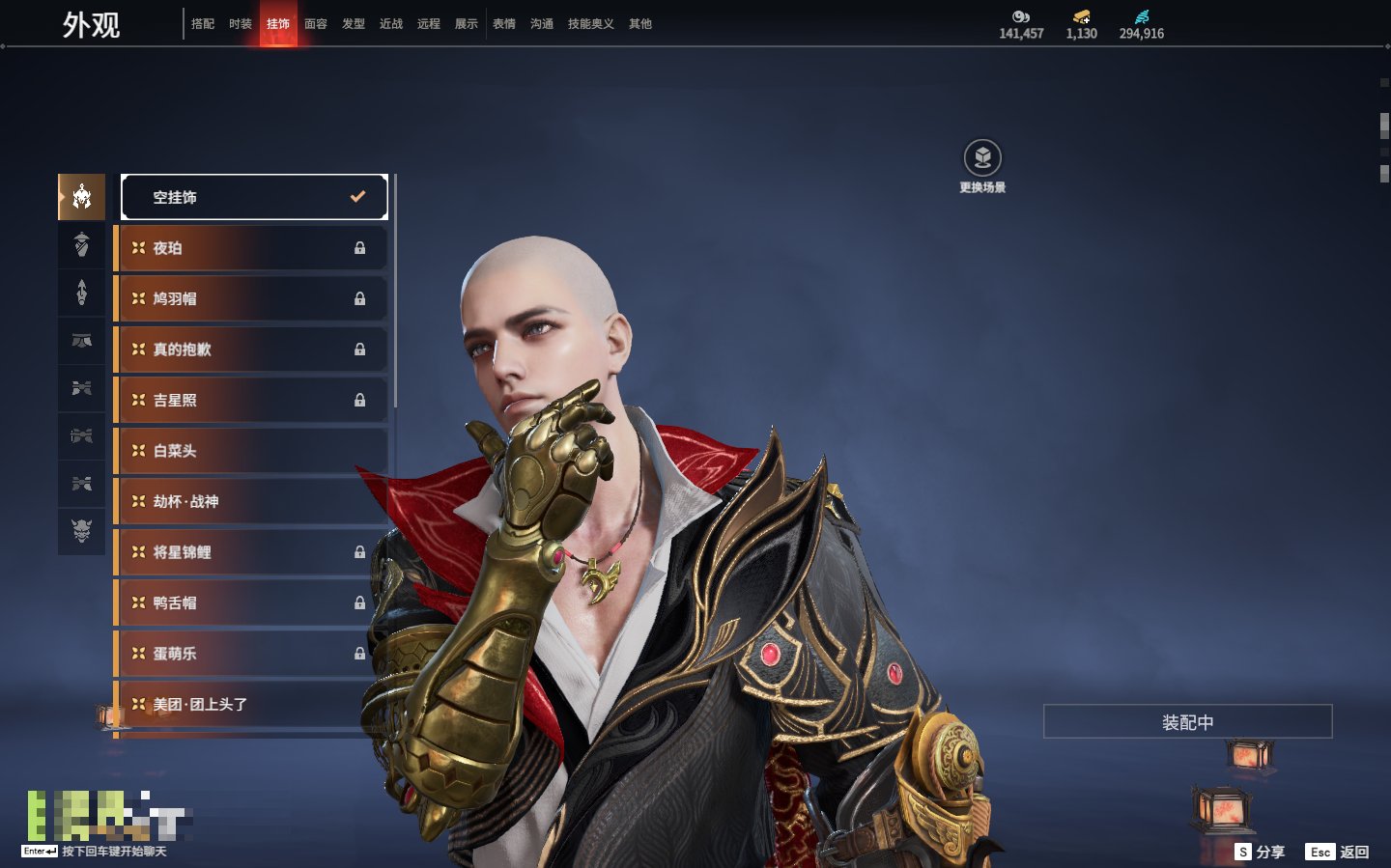Switch to the 时装 tab
Viewport: 1391px width, 868px height.
coord(241,24)
